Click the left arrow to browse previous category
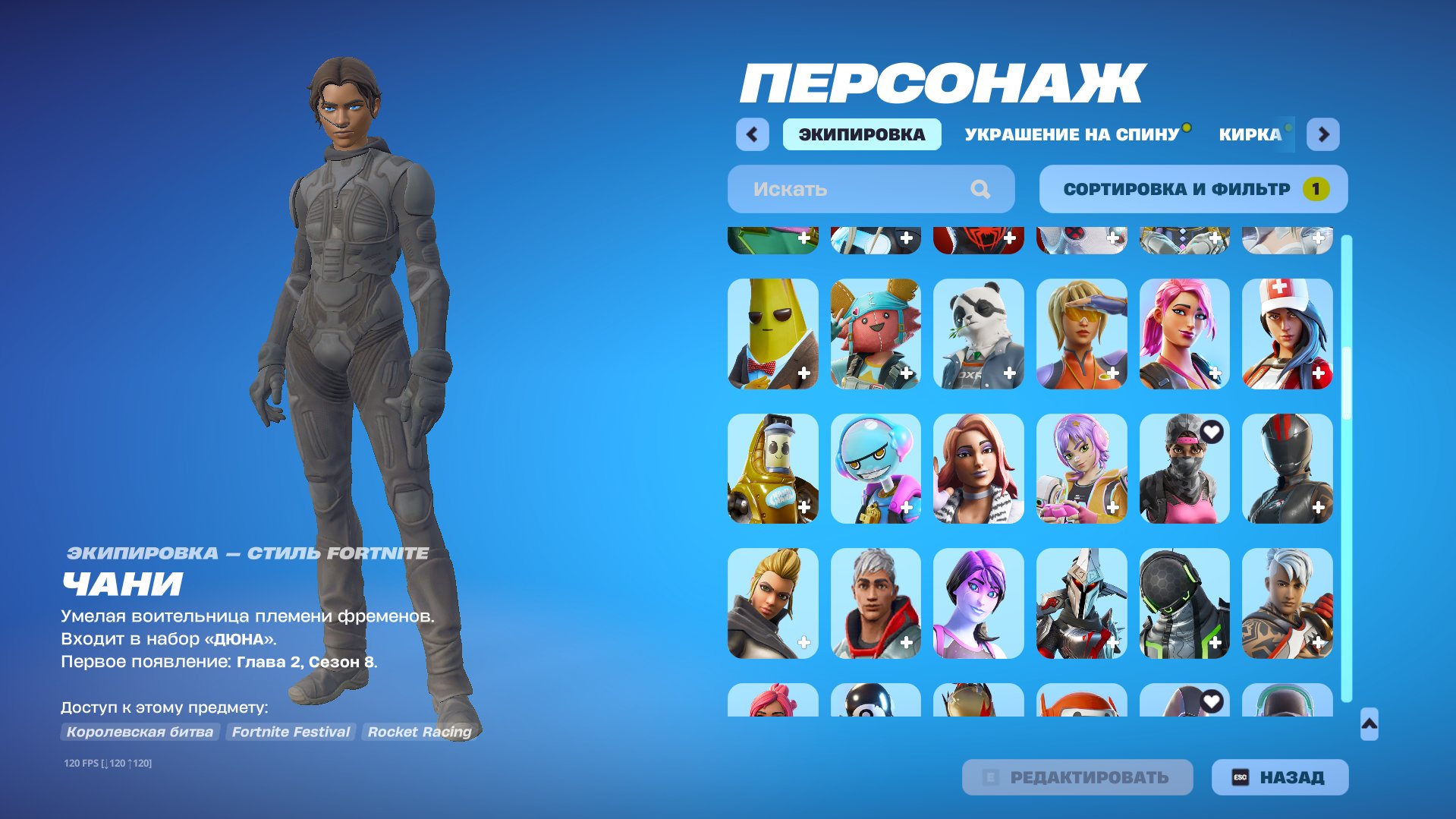Screen dimensions: 1456x819 (752, 134)
